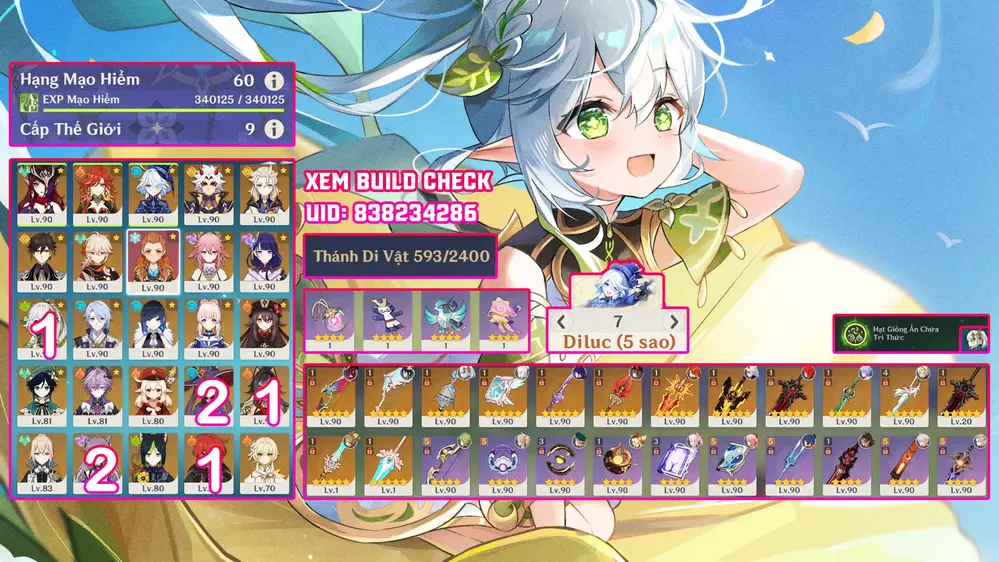Click the left arrow beside the number 7
Viewport: 999px width, 562px height.
coord(561,322)
